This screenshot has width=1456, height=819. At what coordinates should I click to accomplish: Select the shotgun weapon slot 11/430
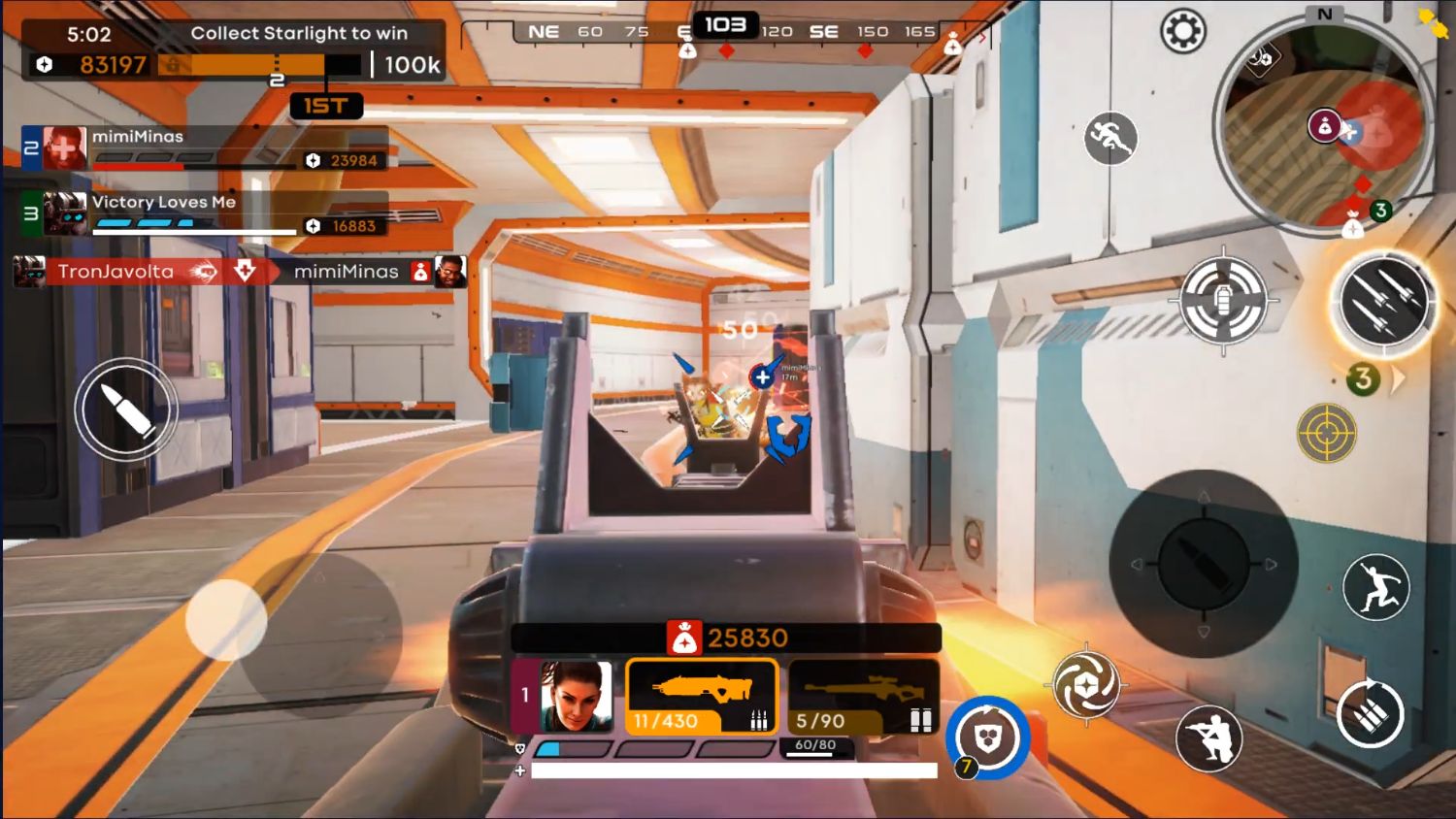click(702, 694)
